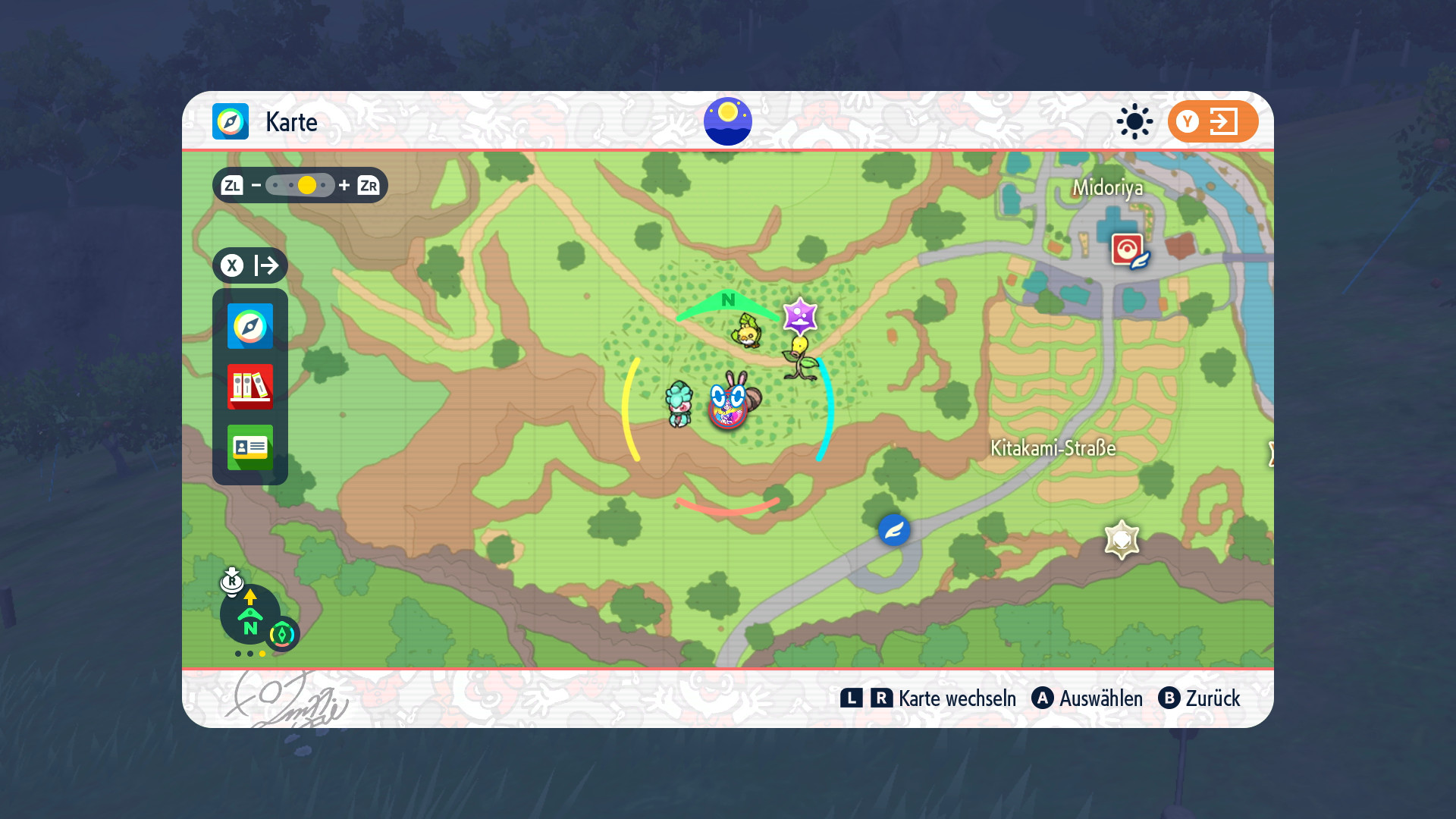Open the Pokédex bookshelf app
The width and height of the screenshot is (1456, 819).
[x=250, y=387]
